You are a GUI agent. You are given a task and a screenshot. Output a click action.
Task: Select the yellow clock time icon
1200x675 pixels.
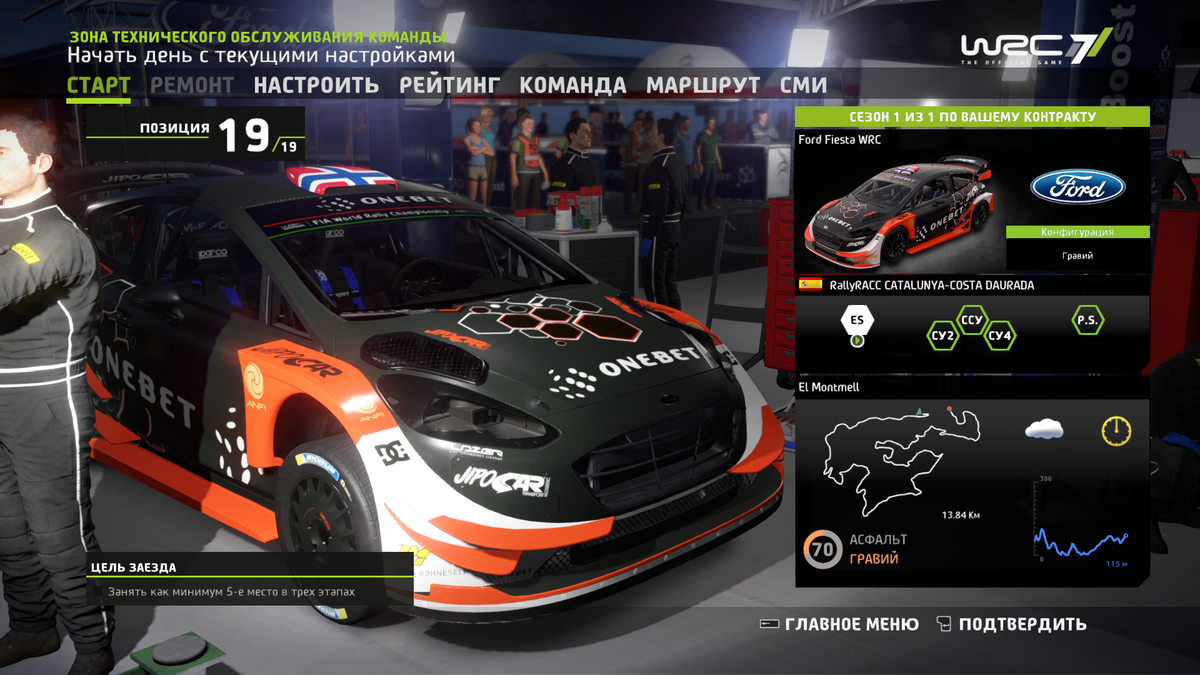click(1116, 430)
